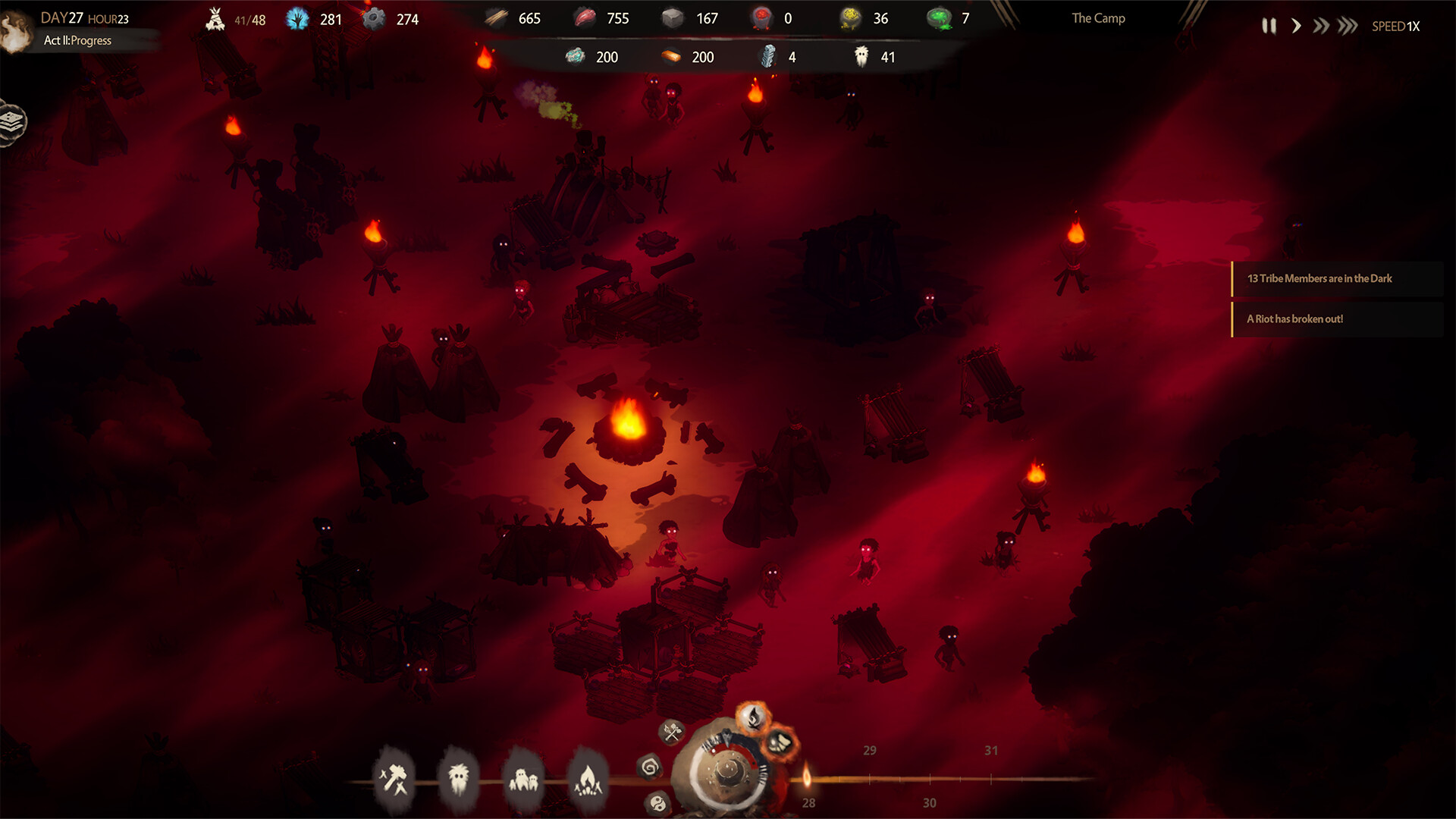Click the meat resource icon
The image size is (1456, 819).
click(584, 17)
